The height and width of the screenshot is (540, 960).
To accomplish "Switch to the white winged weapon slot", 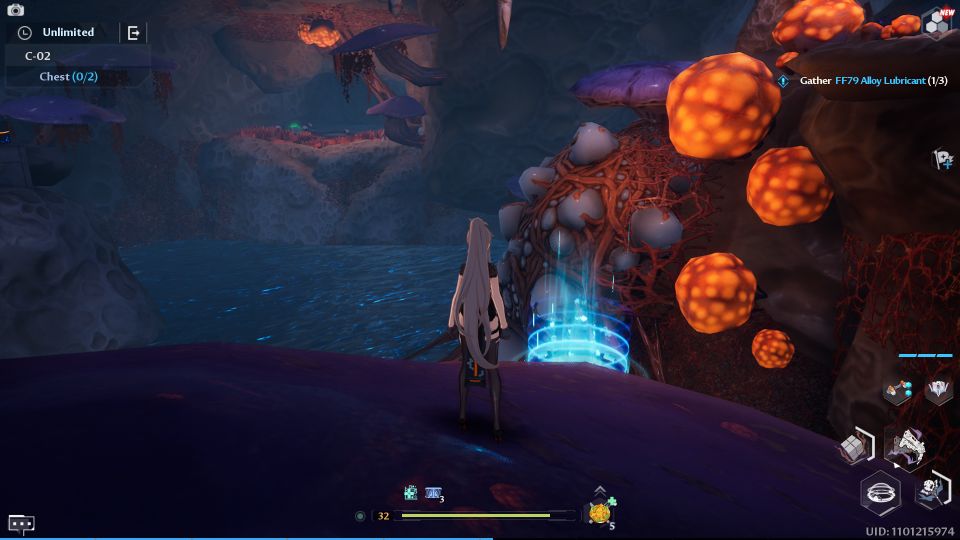I will pyautogui.click(x=938, y=390).
